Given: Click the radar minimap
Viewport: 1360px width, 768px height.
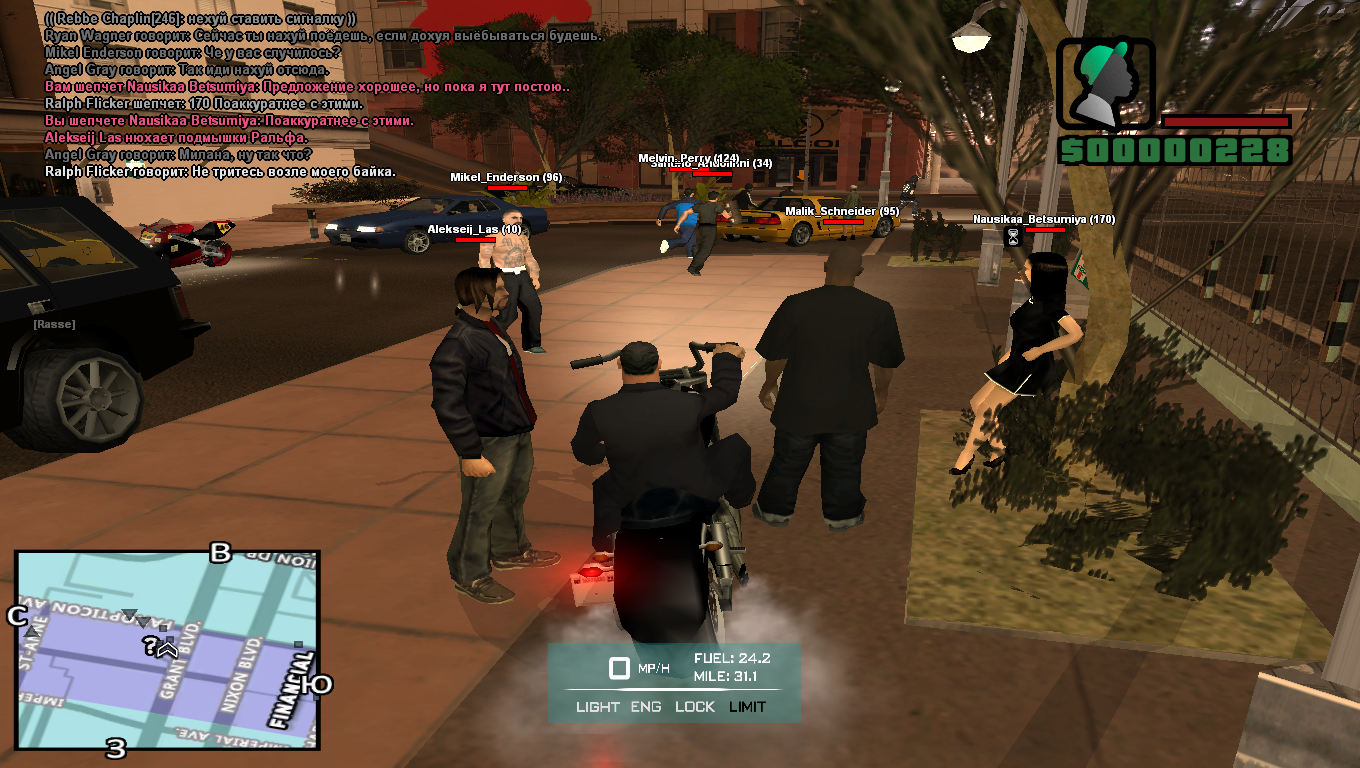Looking at the screenshot, I should pos(167,650).
